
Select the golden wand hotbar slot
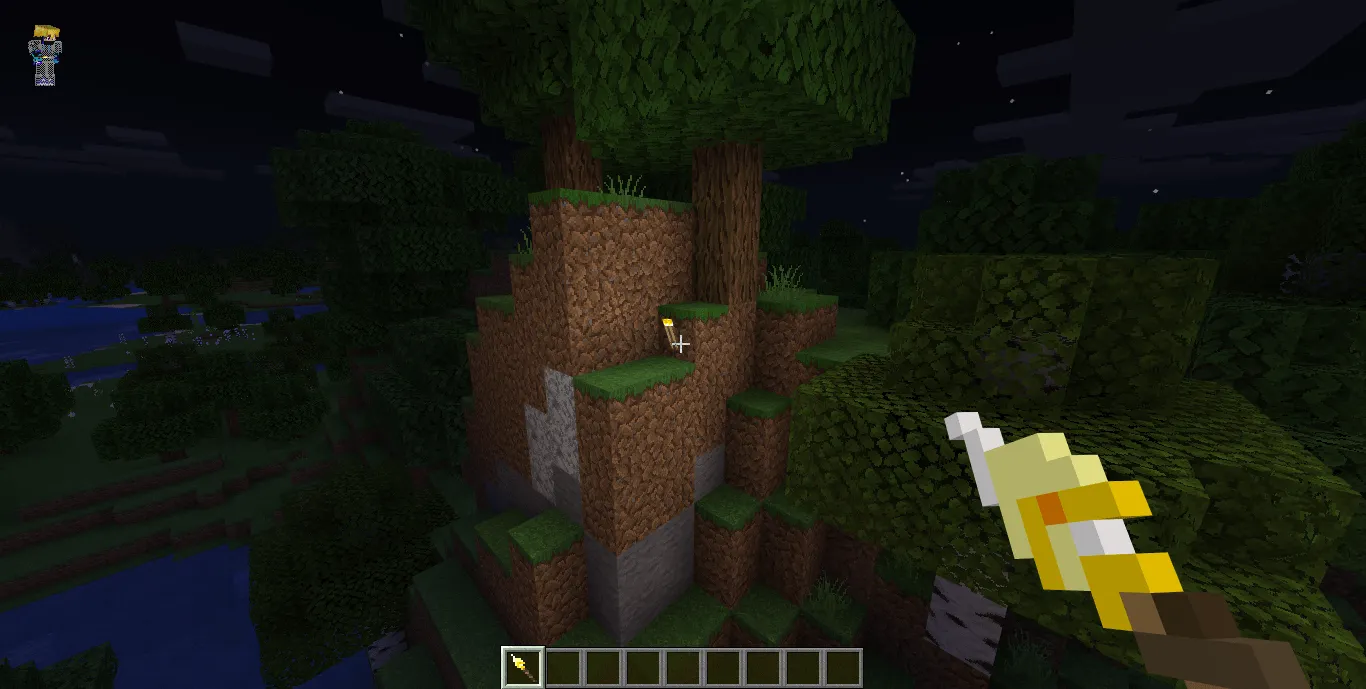point(522,667)
